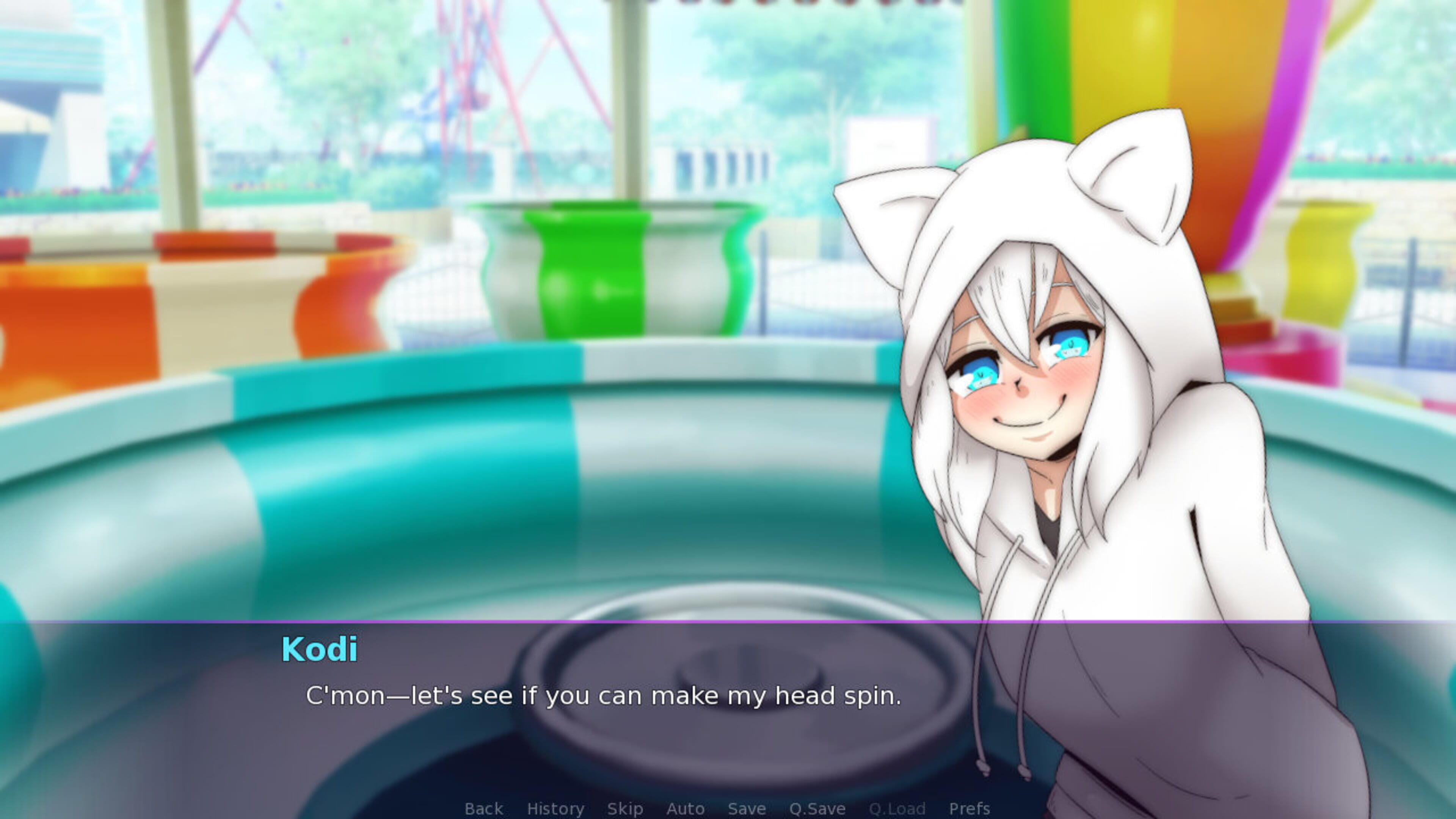Click Auto to stop auto-reading

pos(686,808)
